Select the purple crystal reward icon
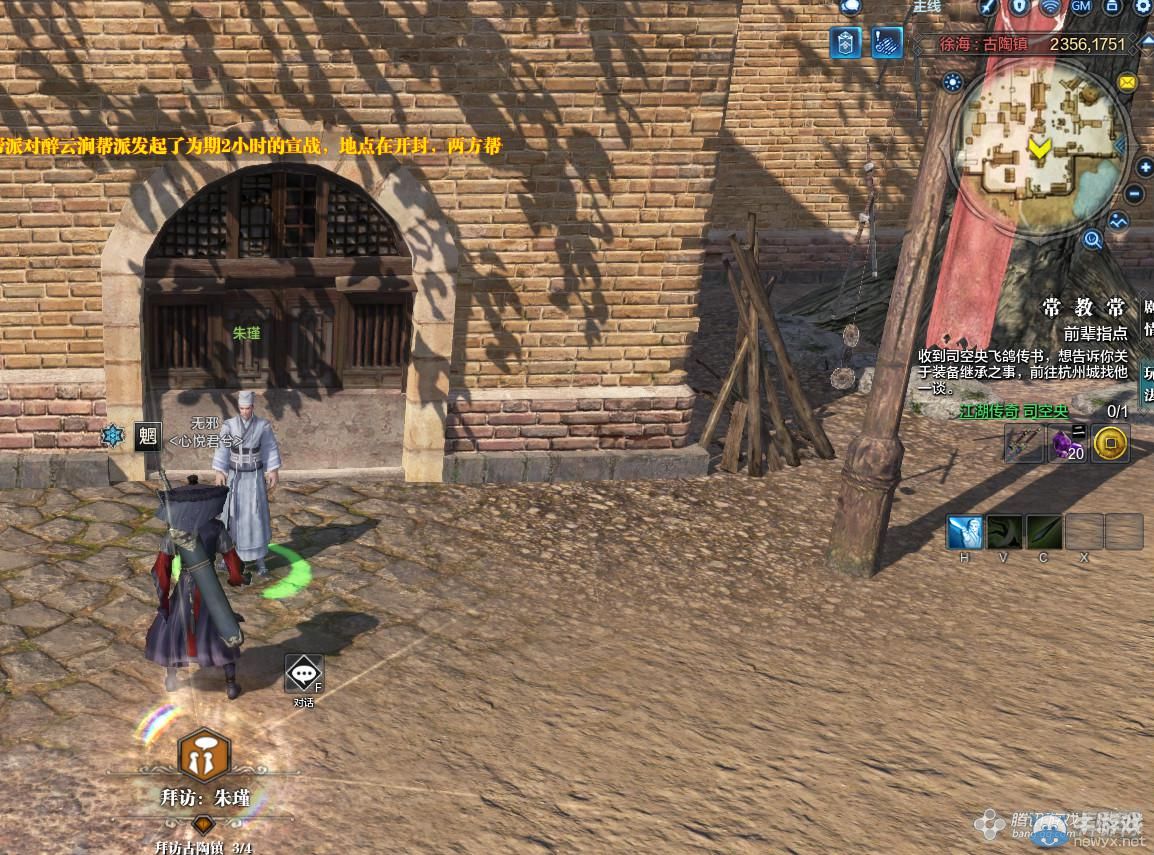Screen dimensions: 1154x855 point(1067,443)
